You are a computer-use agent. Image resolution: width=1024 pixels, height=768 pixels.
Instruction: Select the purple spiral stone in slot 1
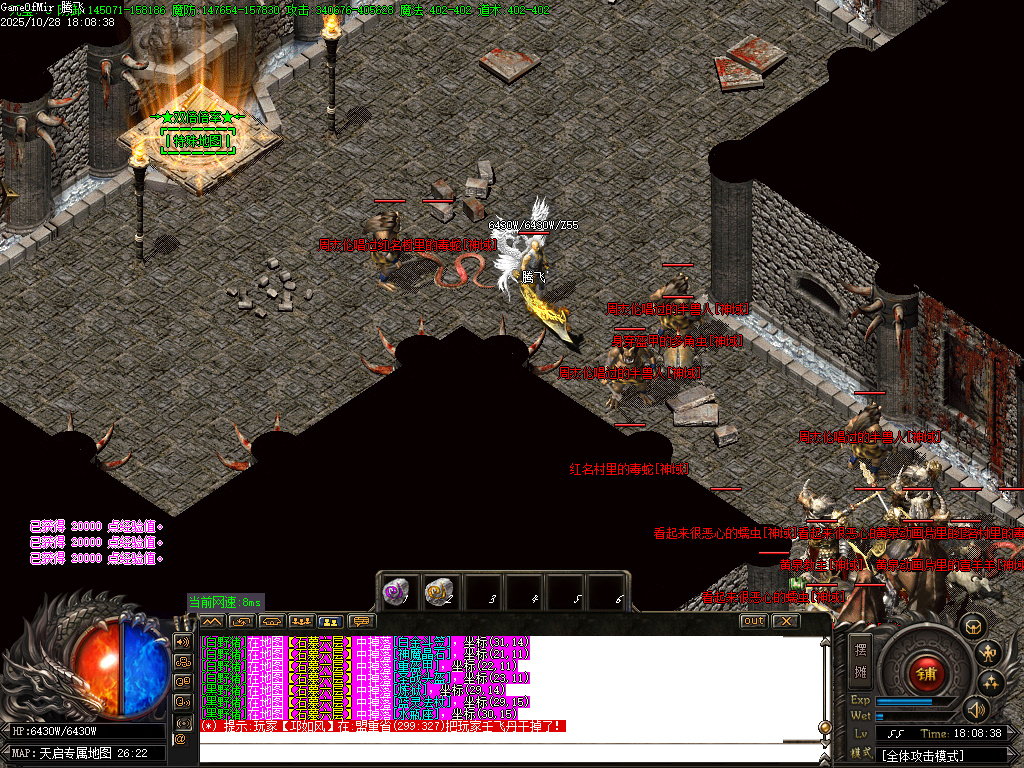point(396,591)
